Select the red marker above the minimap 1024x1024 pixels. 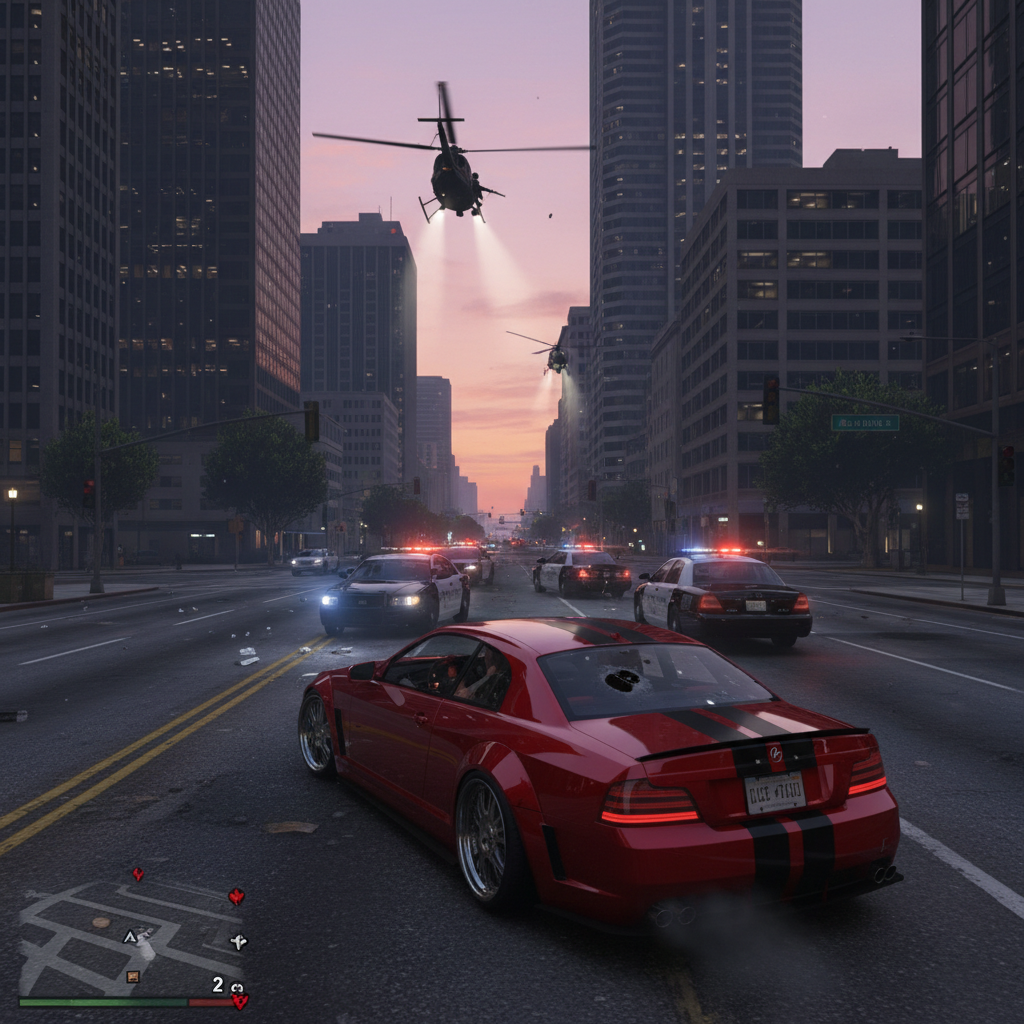tap(138, 873)
